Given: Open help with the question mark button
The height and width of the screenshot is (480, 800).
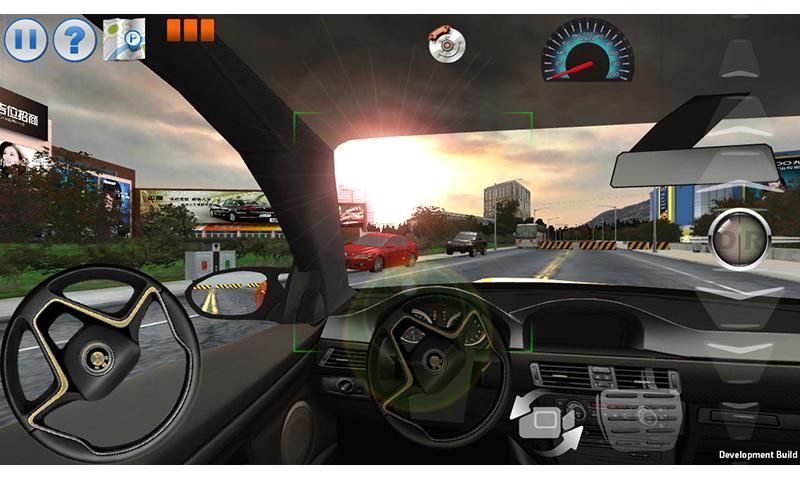Looking at the screenshot, I should click(75, 41).
